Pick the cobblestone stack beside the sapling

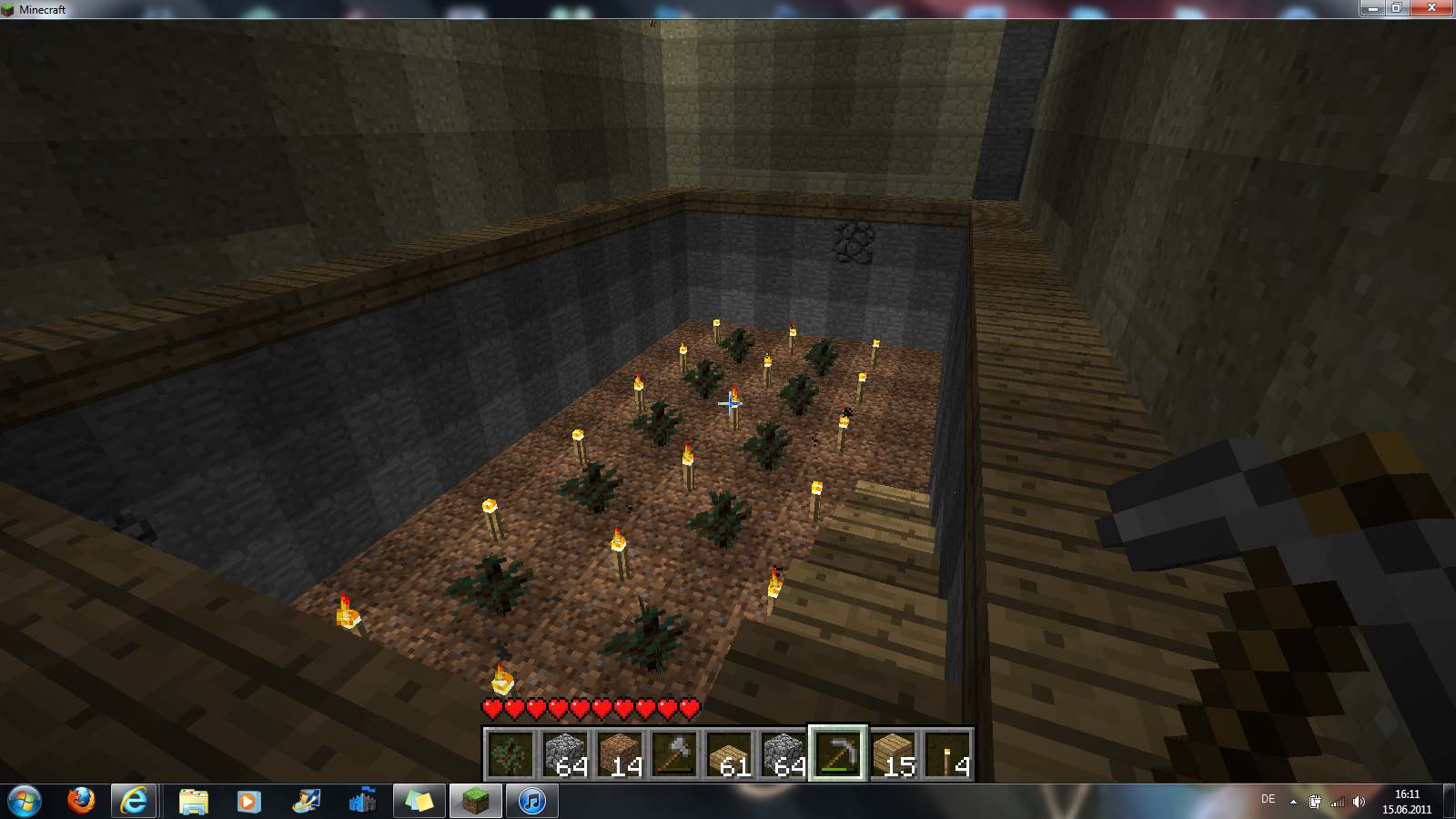(564, 754)
